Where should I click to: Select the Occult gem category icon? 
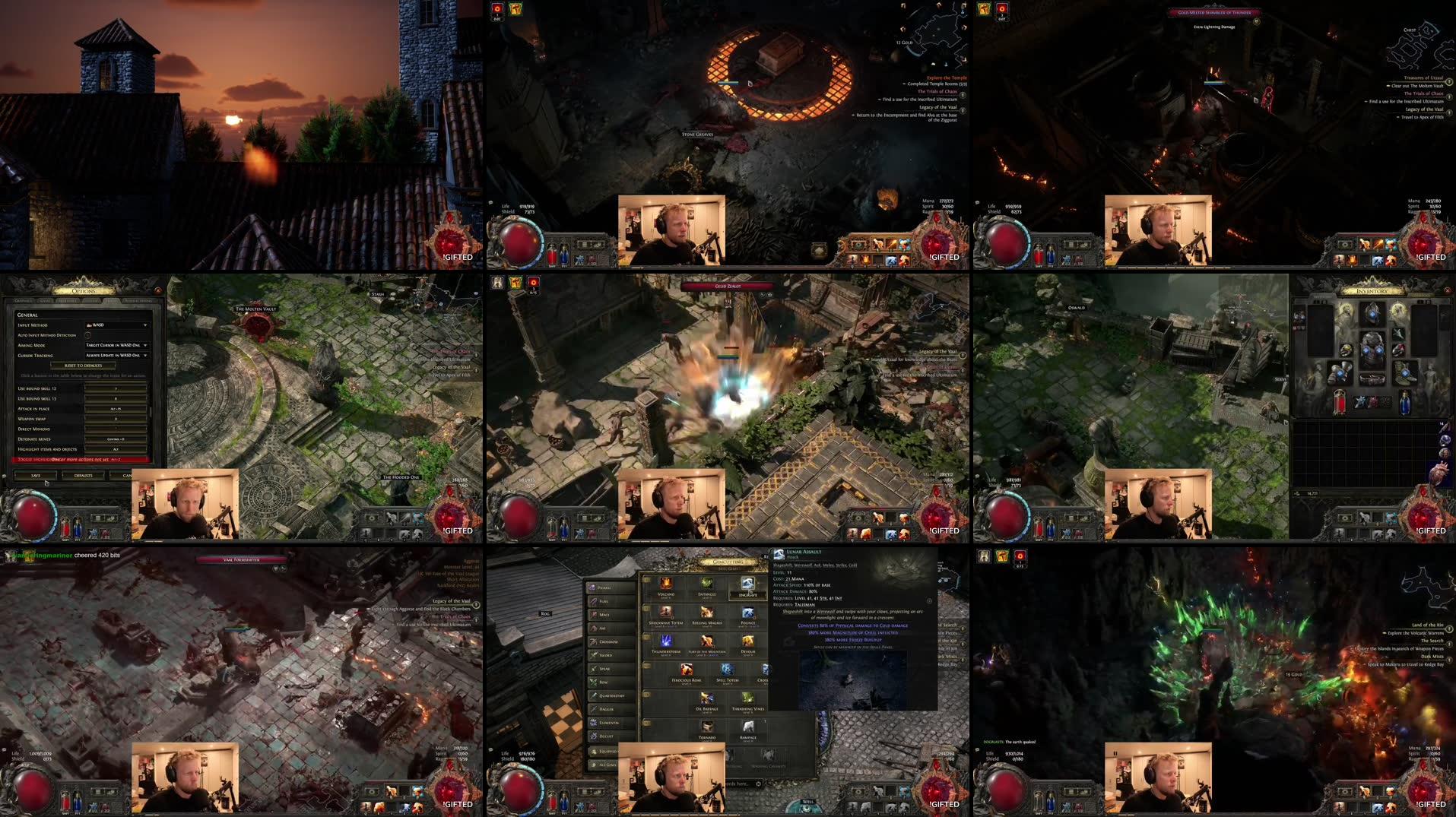[601, 735]
